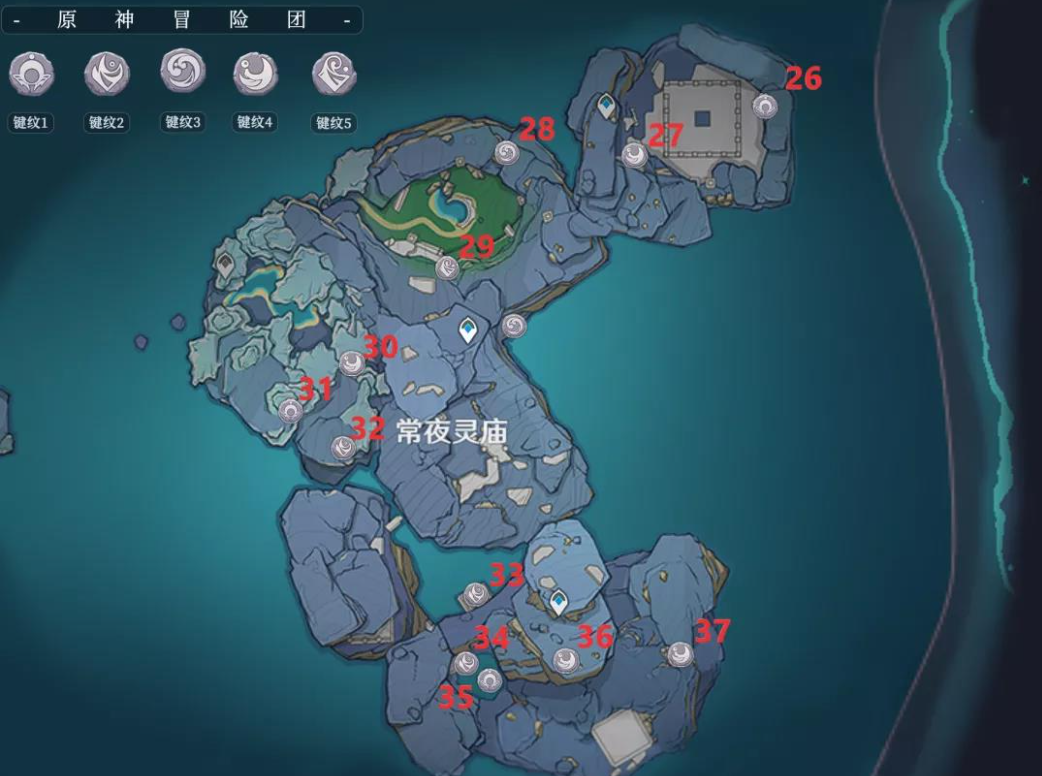Open the domain icon on the western island
Viewport: 1042px width, 776px height.
pos(226,264)
